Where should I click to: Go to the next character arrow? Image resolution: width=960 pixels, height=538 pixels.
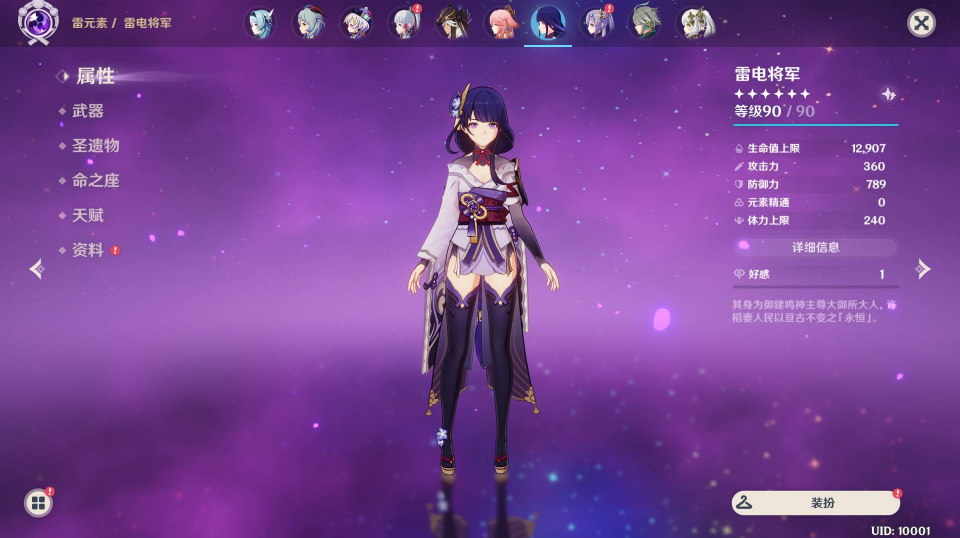click(923, 269)
